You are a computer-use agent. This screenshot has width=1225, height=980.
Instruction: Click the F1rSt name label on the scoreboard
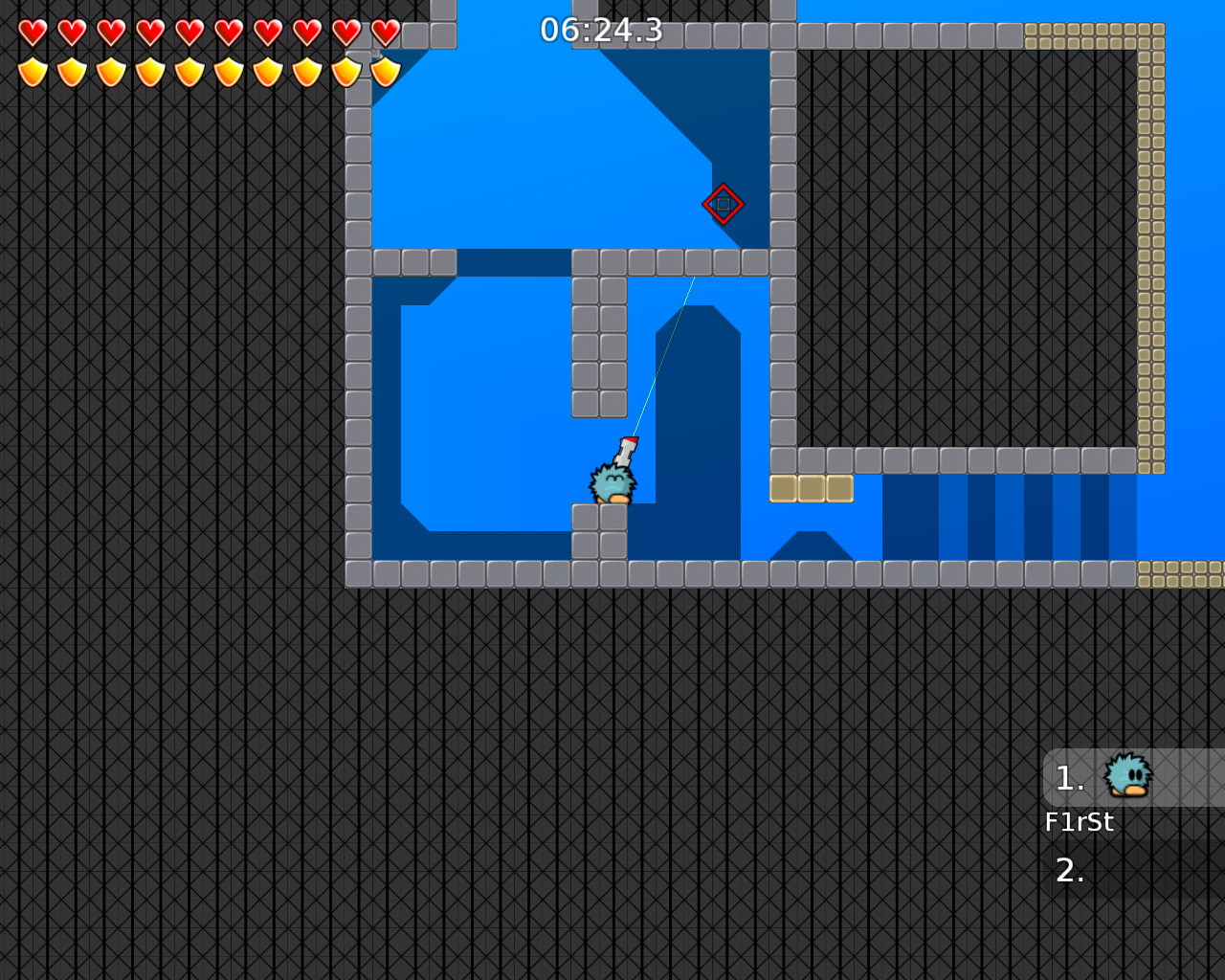[1080, 821]
